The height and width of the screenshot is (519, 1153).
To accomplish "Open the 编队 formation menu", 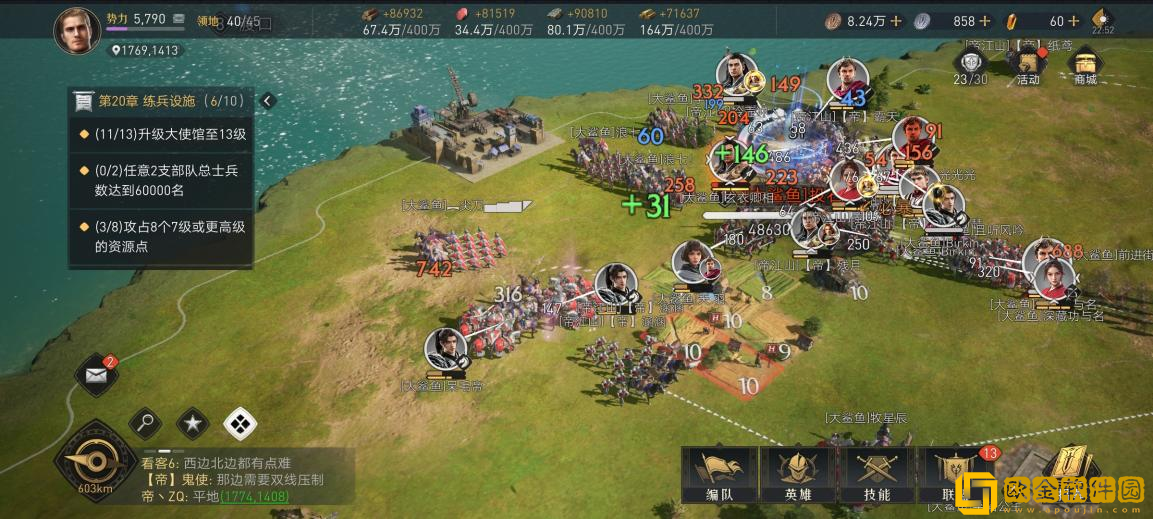I will tap(720, 473).
